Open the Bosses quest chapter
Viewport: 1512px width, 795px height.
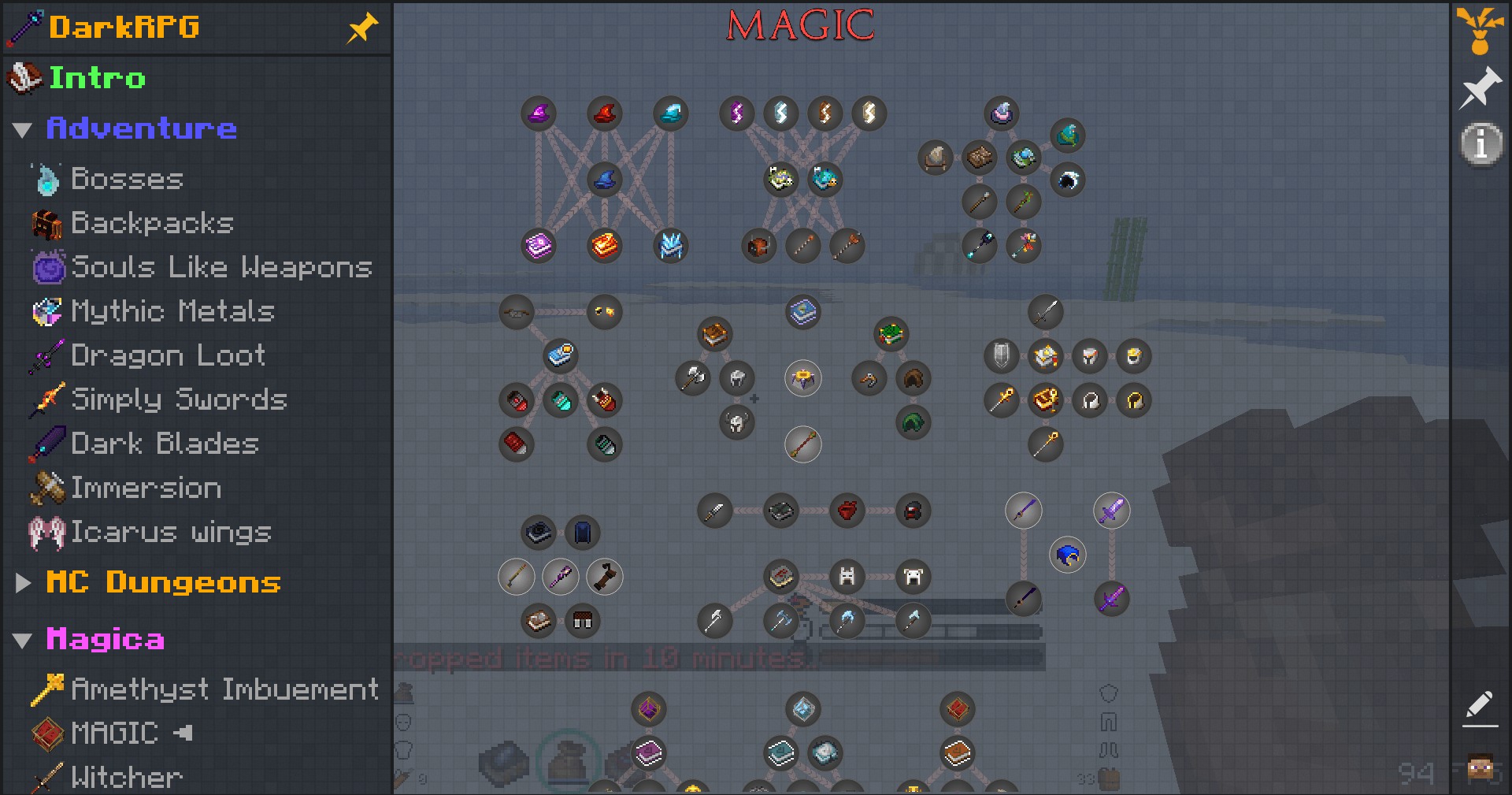(127, 179)
